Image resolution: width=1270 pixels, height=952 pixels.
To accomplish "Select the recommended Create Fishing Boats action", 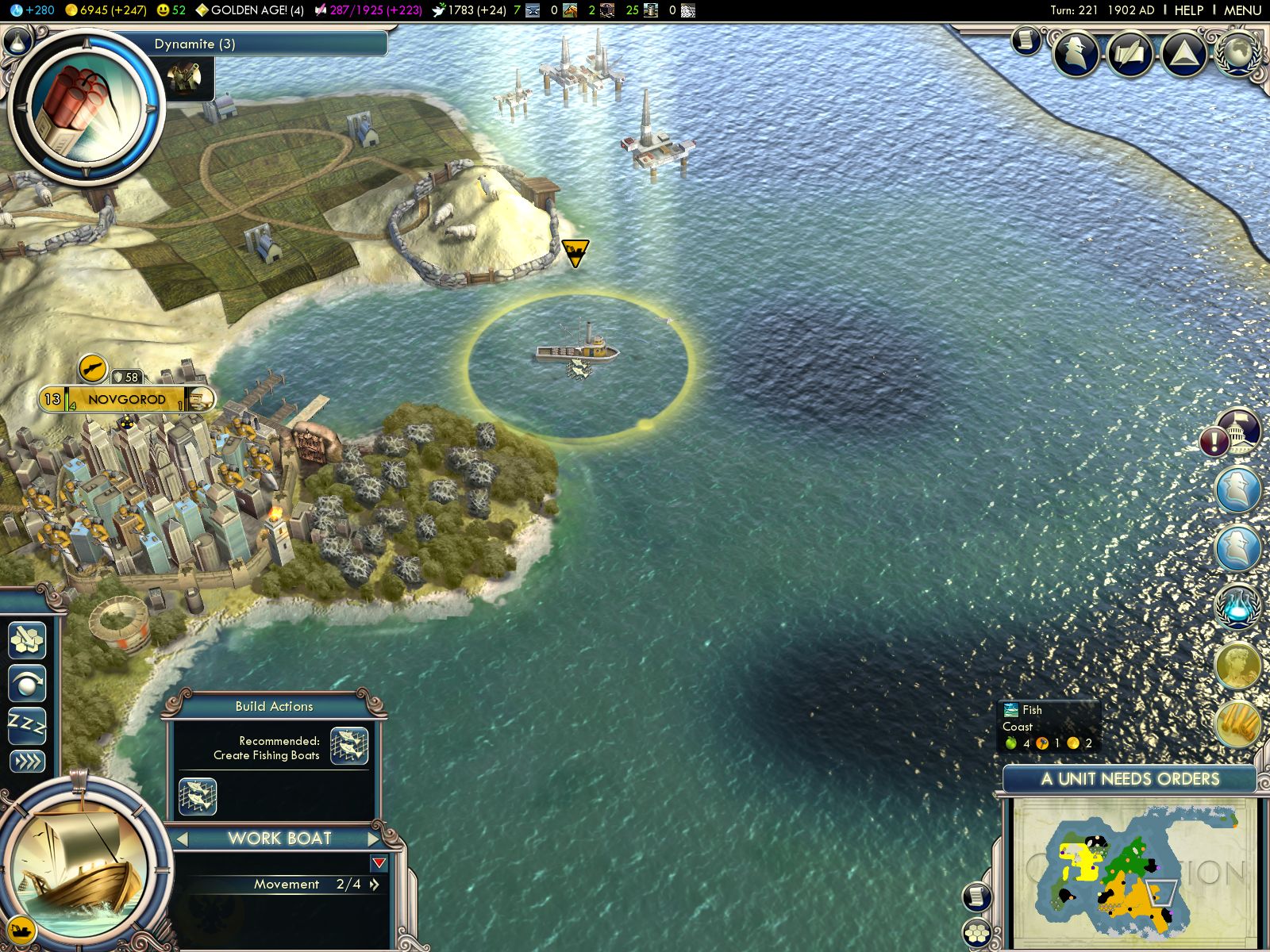I will coord(349,746).
